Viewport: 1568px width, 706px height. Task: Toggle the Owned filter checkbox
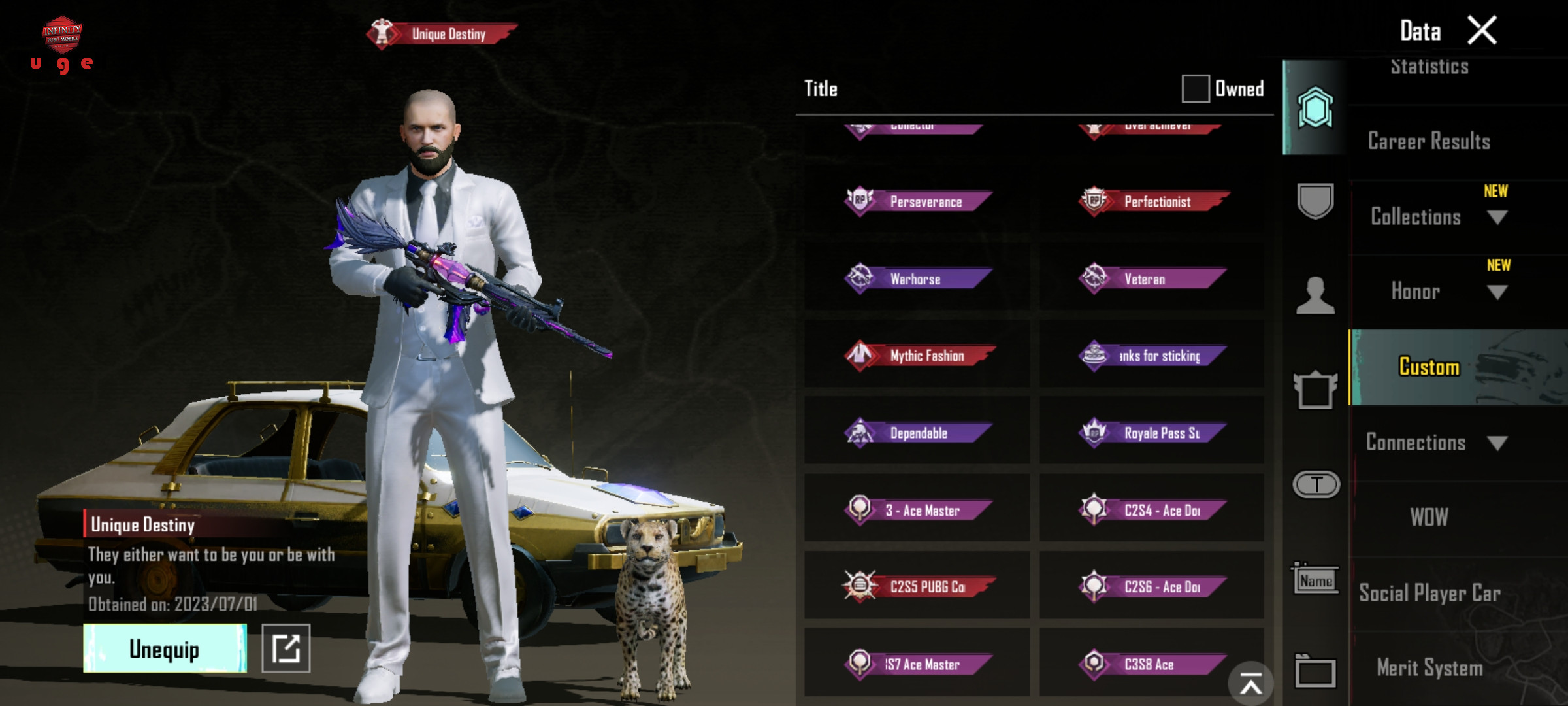1195,89
